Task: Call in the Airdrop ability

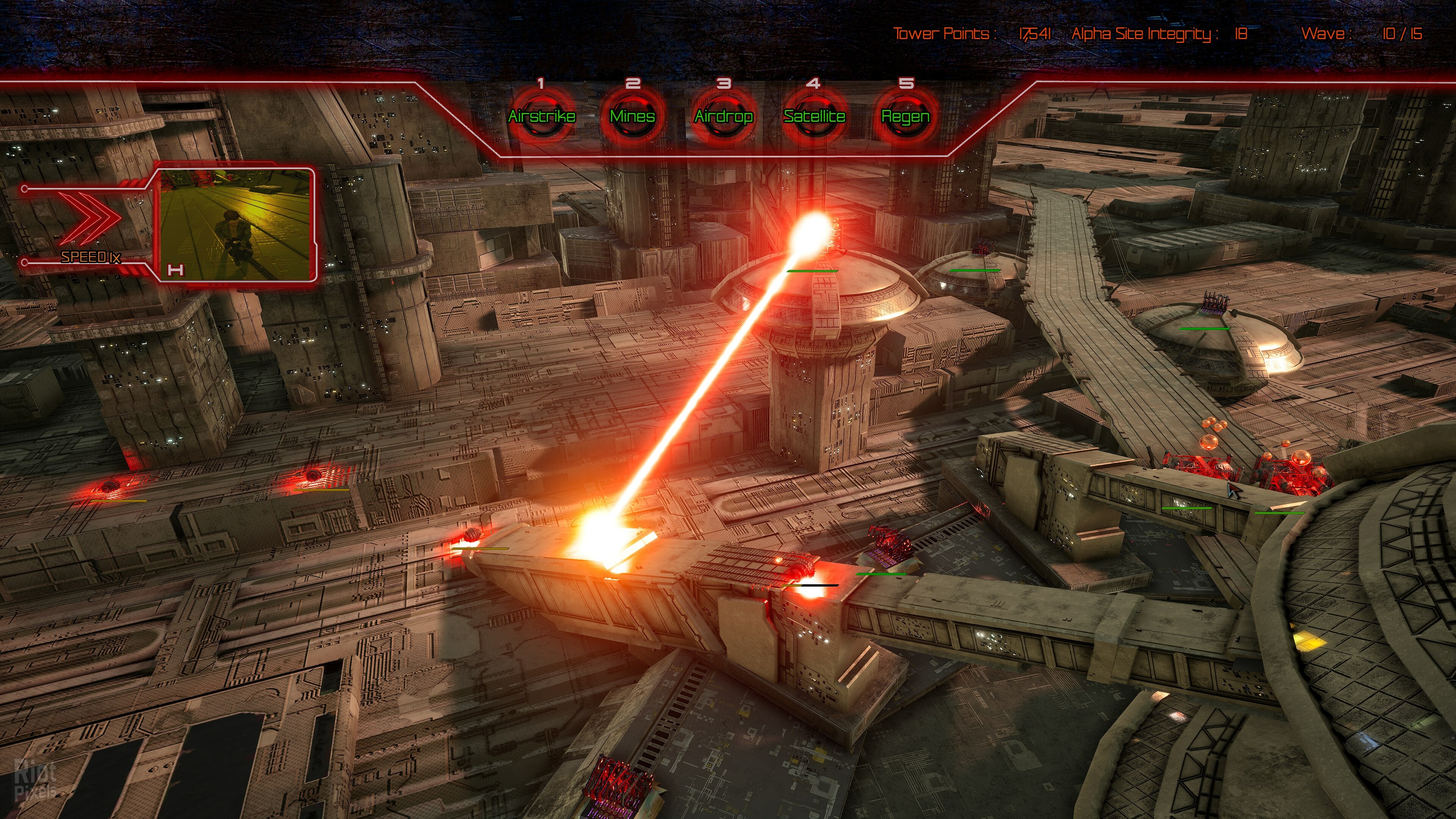Action: pos(723,116)
